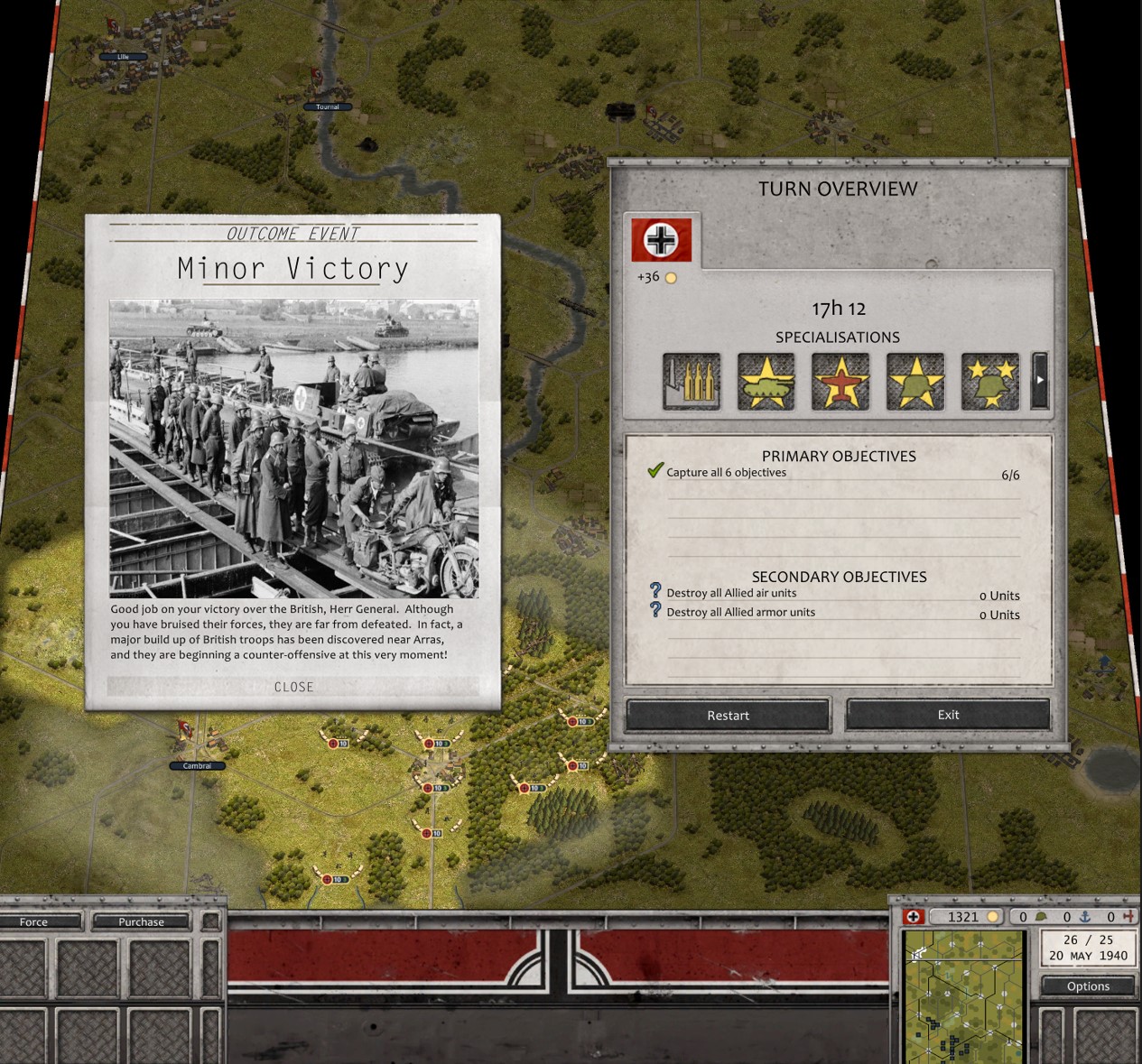Select the tank star specialisation icon
Screen dimensions: 1142x1064
tap(766, 381)
